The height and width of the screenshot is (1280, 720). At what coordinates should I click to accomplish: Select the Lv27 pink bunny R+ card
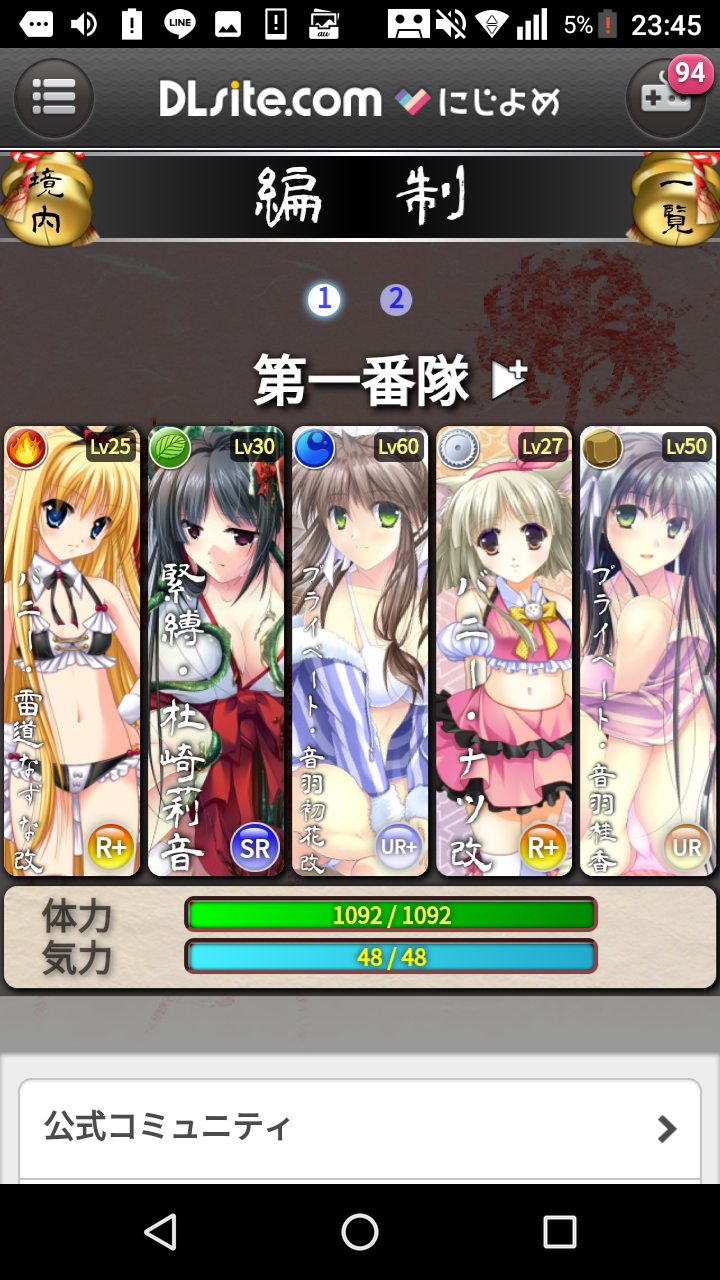coord(504,651)
